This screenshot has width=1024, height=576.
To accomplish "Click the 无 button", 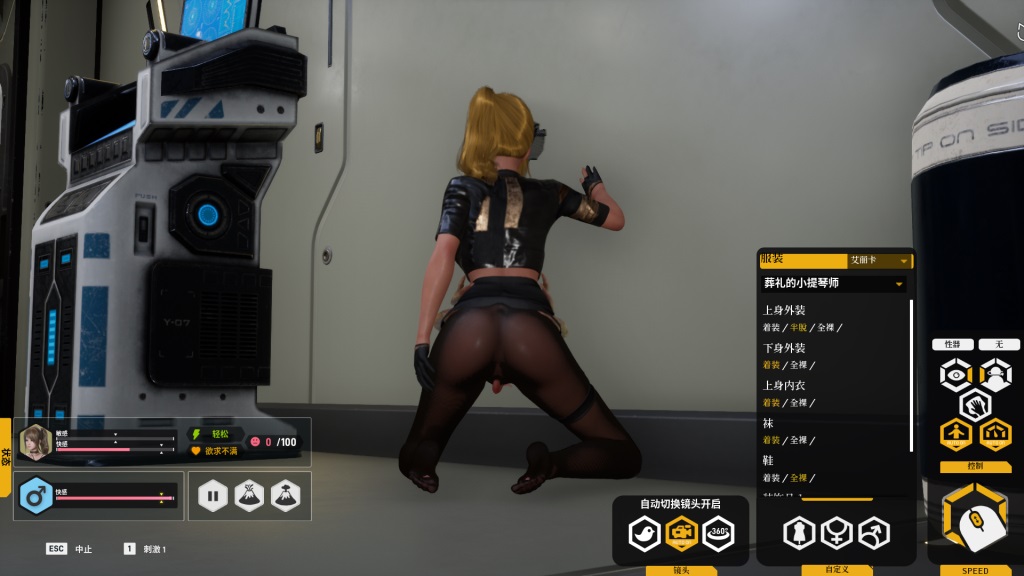I will coord(998,344).
